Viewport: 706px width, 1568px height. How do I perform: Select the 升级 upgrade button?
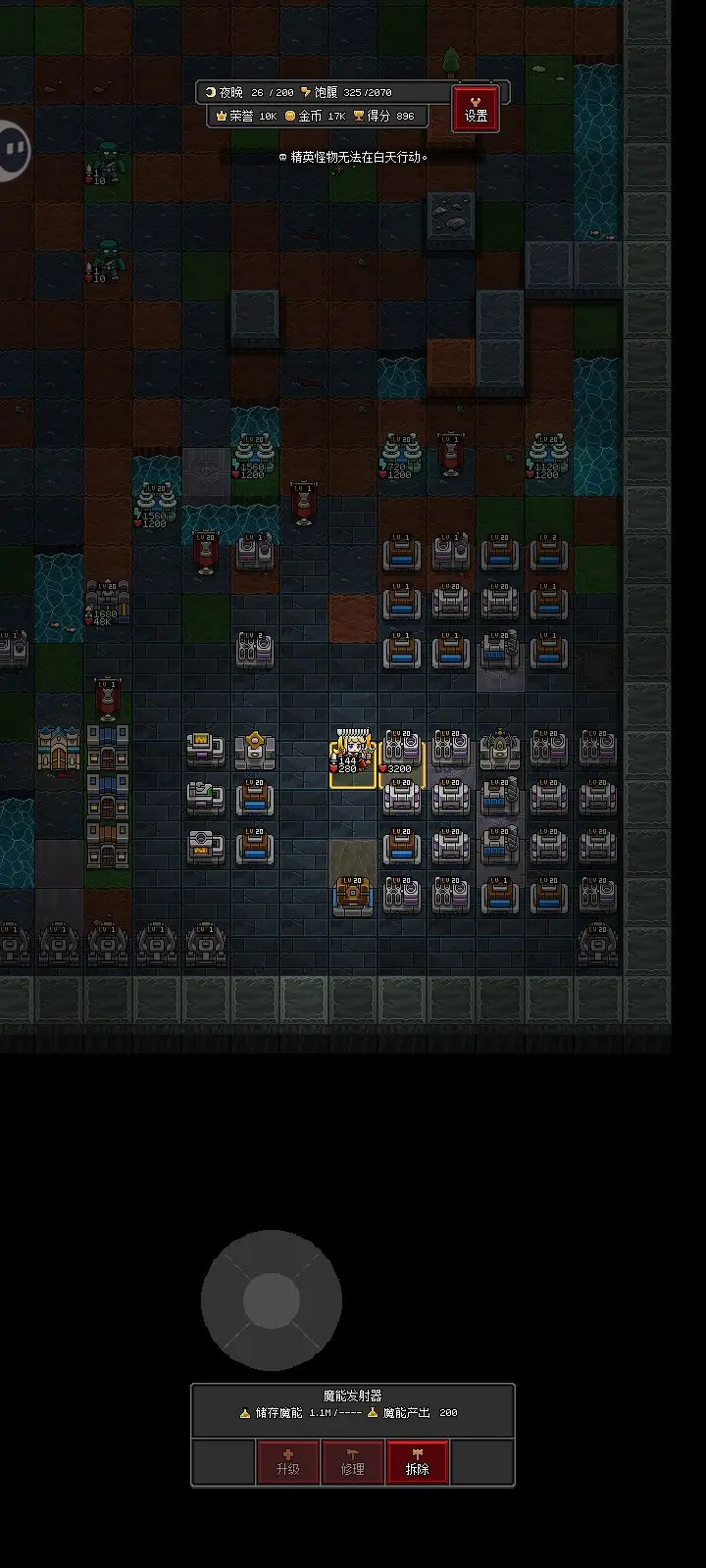point(287,1462)
